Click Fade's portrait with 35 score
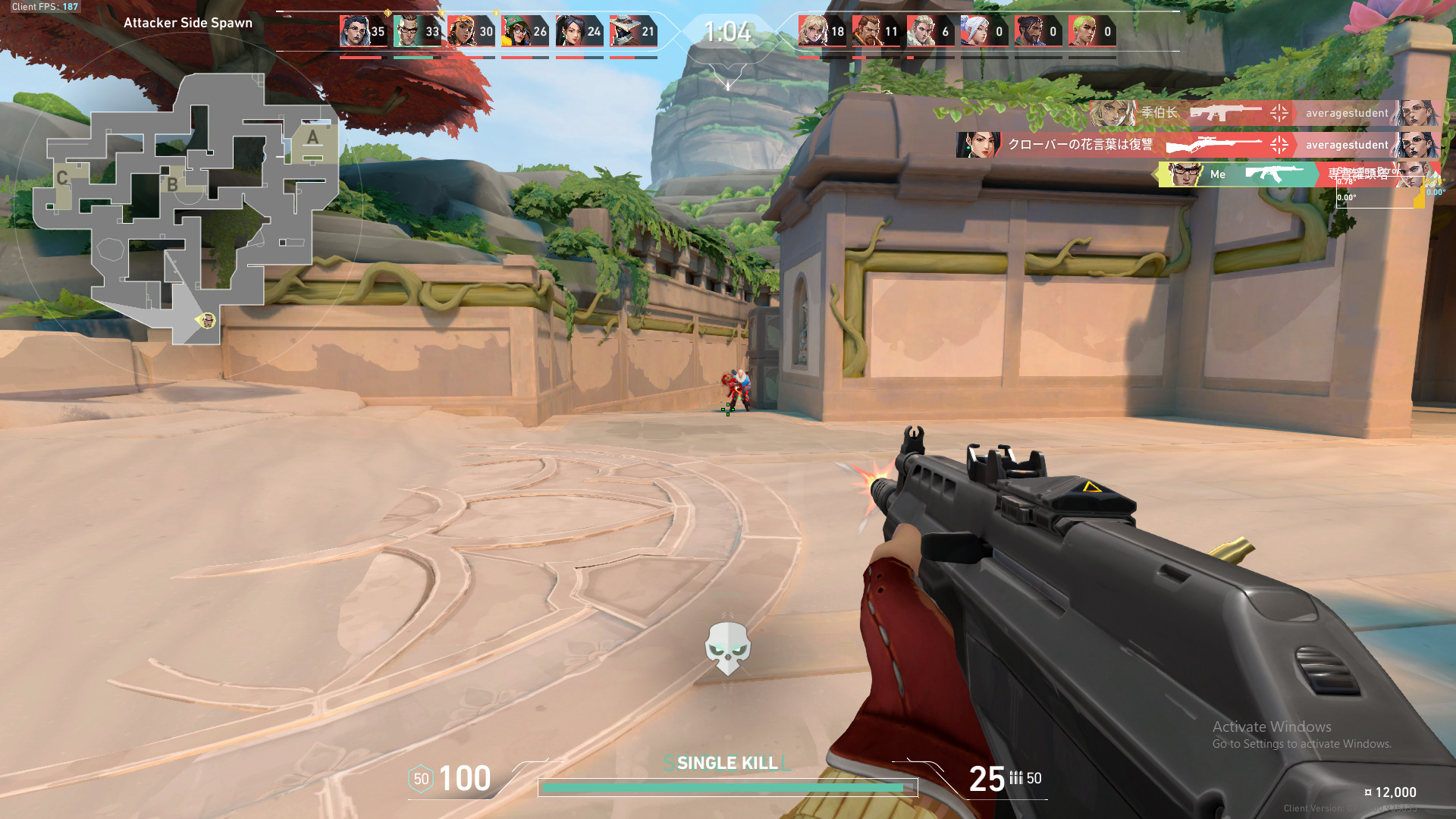The height and width of the screenshot is (819, 1456). pos(356,32)
